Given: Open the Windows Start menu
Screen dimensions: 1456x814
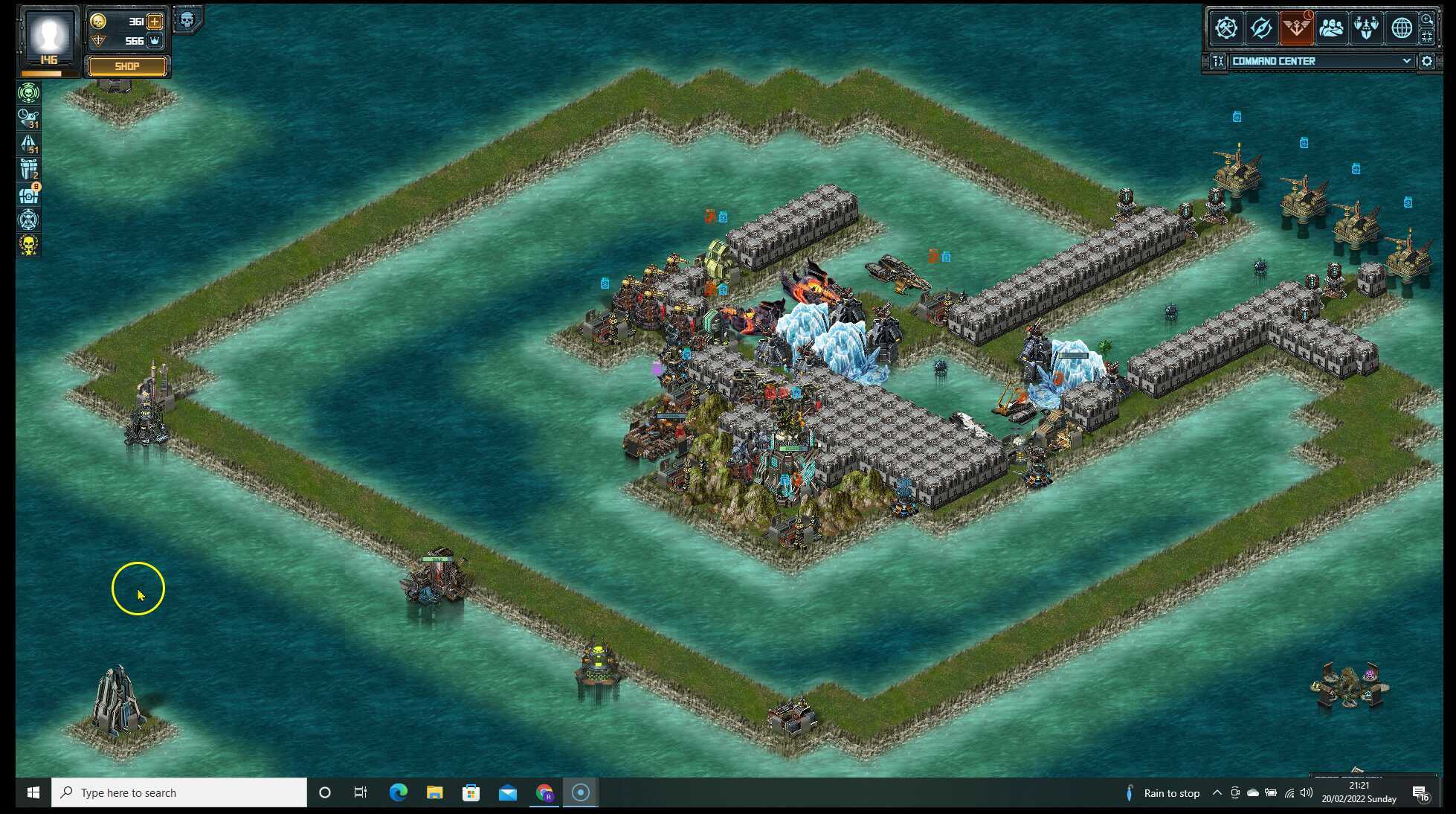Looking at the screenshot, I should pos(31,792).
